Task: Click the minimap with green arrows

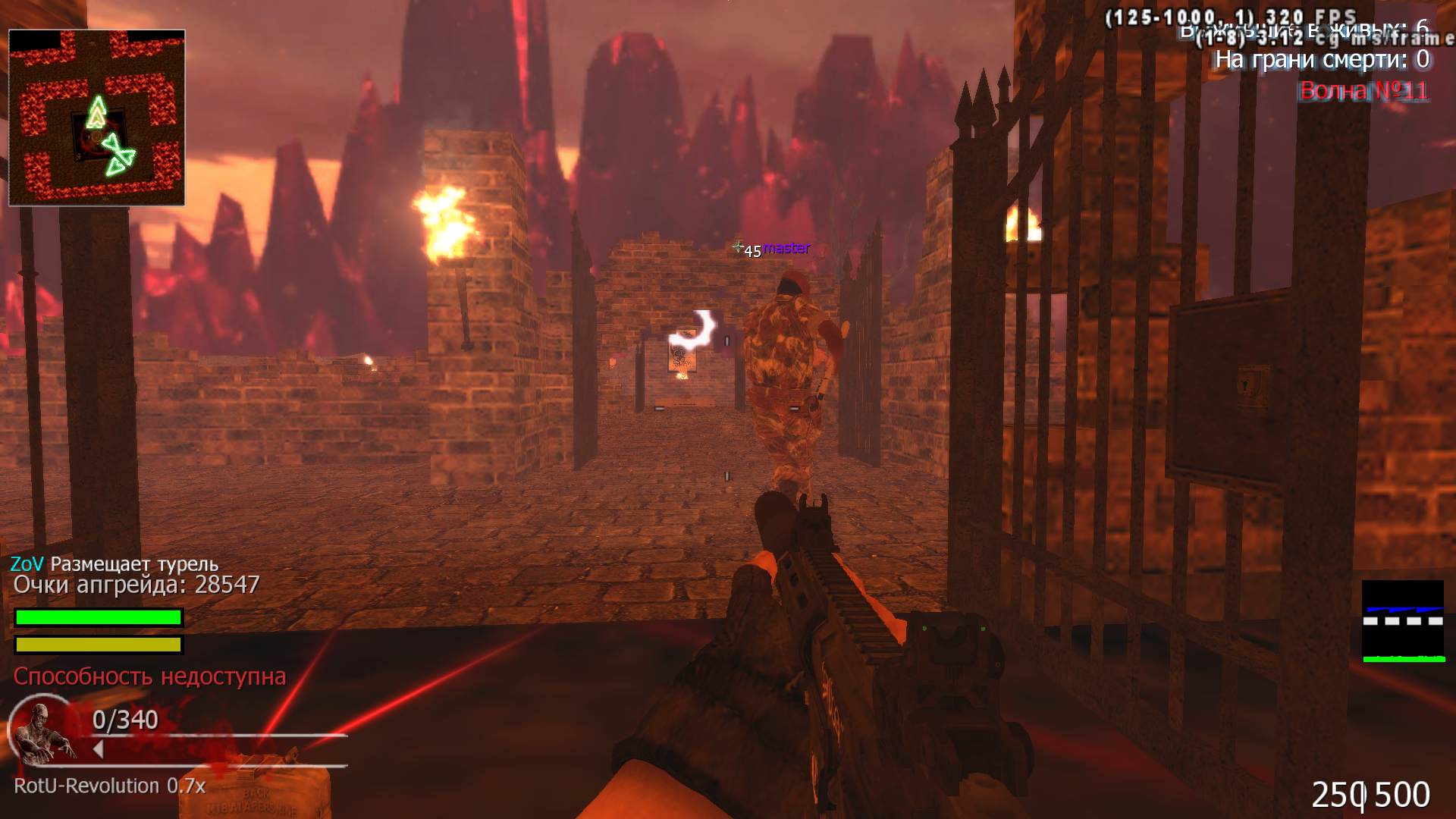Action: (97, 118)
